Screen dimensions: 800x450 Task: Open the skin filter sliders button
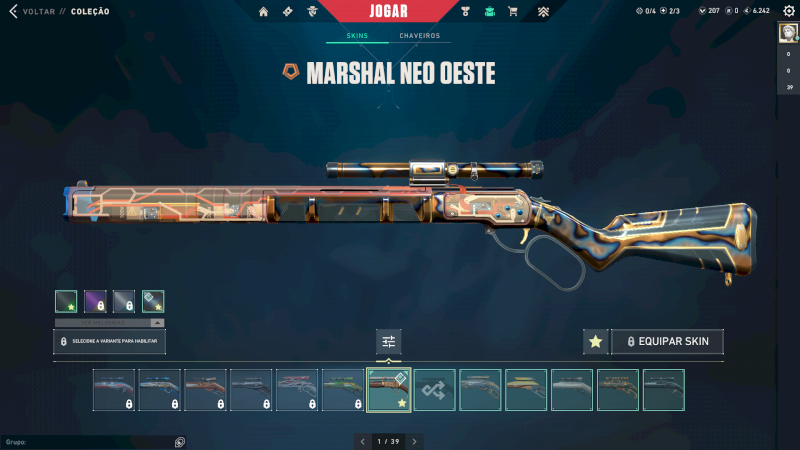pos(388,342)
